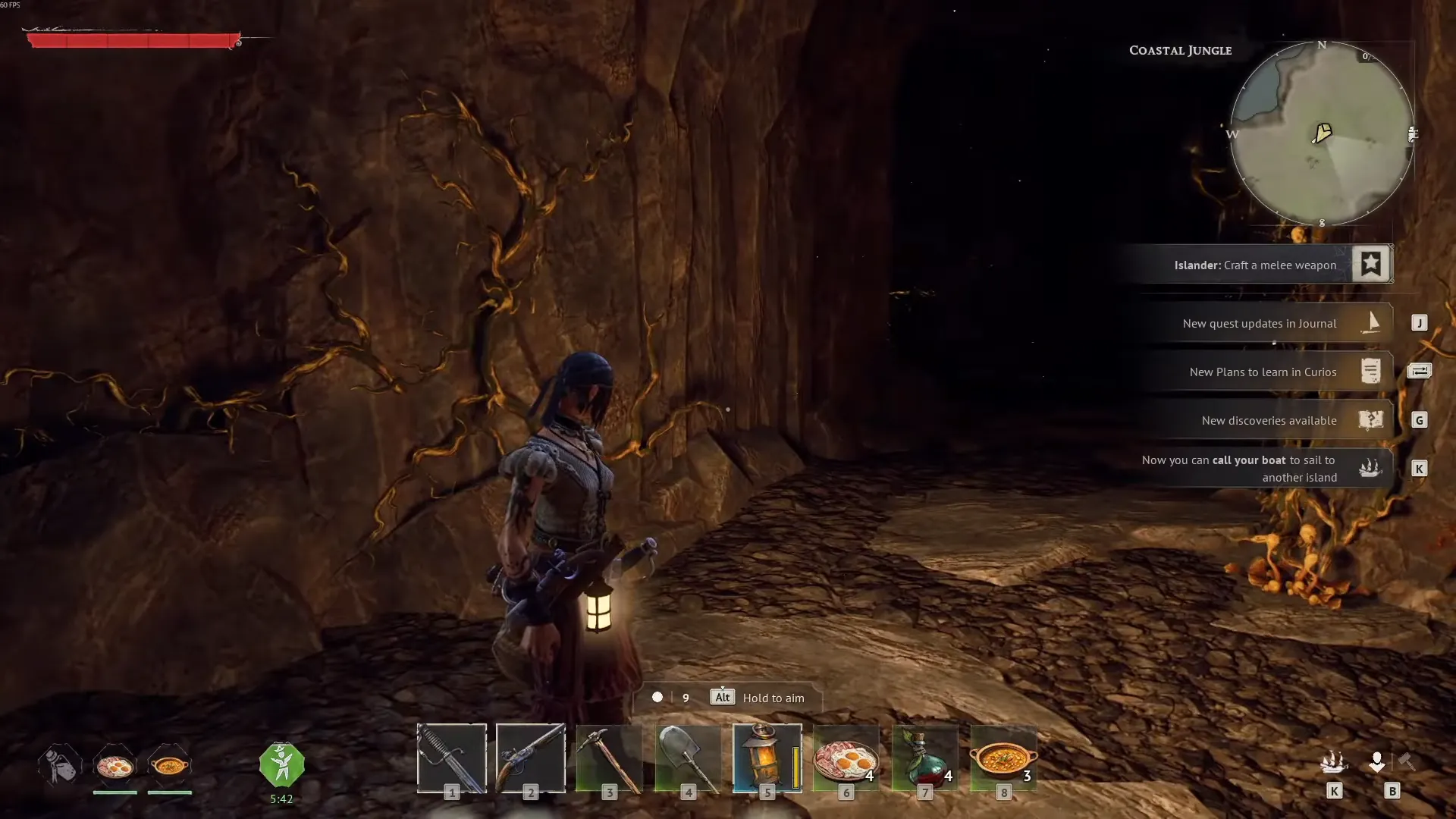The height and width of the screenshot is (819, 1456).
Task: Inspect the bacon and eggs food buff icon
Action: tap(115, 766)
